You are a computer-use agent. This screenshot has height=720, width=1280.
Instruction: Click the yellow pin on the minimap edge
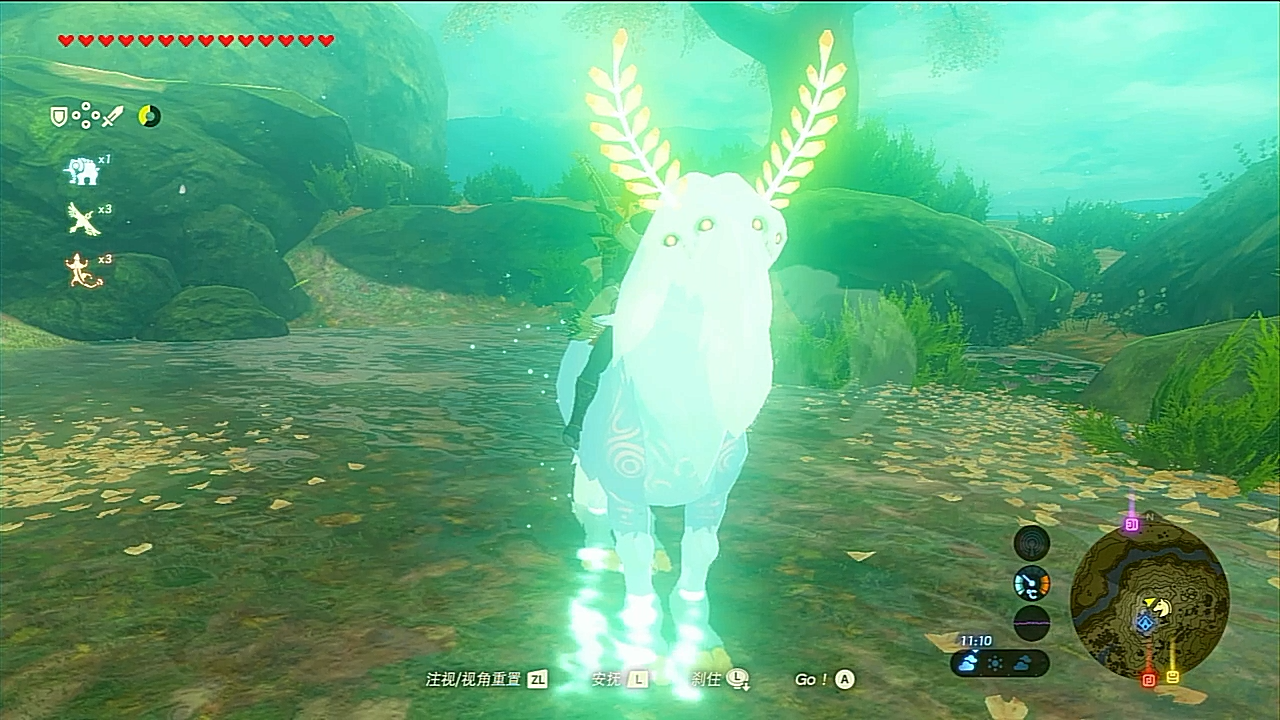1173,677
